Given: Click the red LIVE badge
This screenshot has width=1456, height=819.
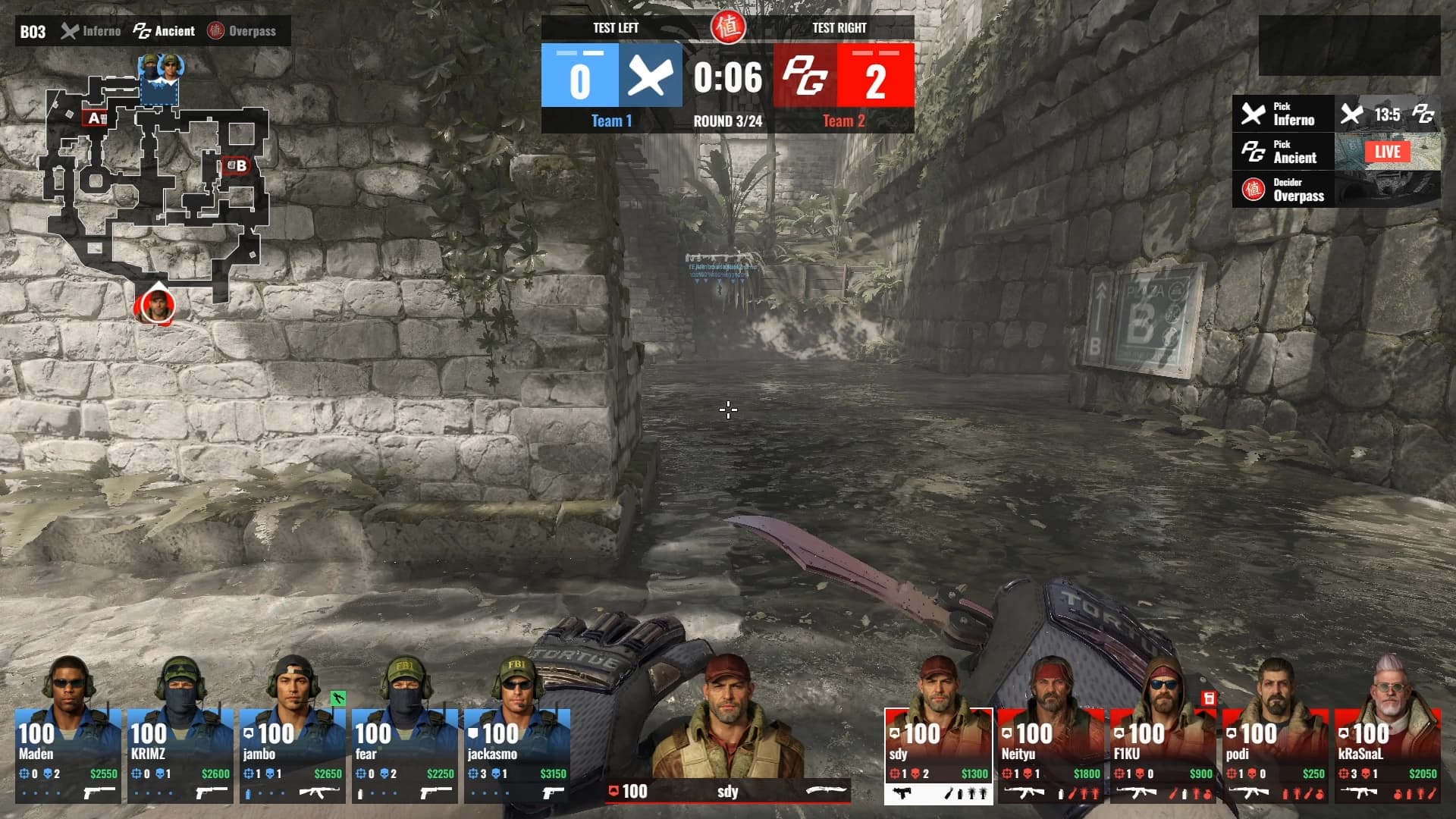Looking at the screenshot, I should 1387,152.
